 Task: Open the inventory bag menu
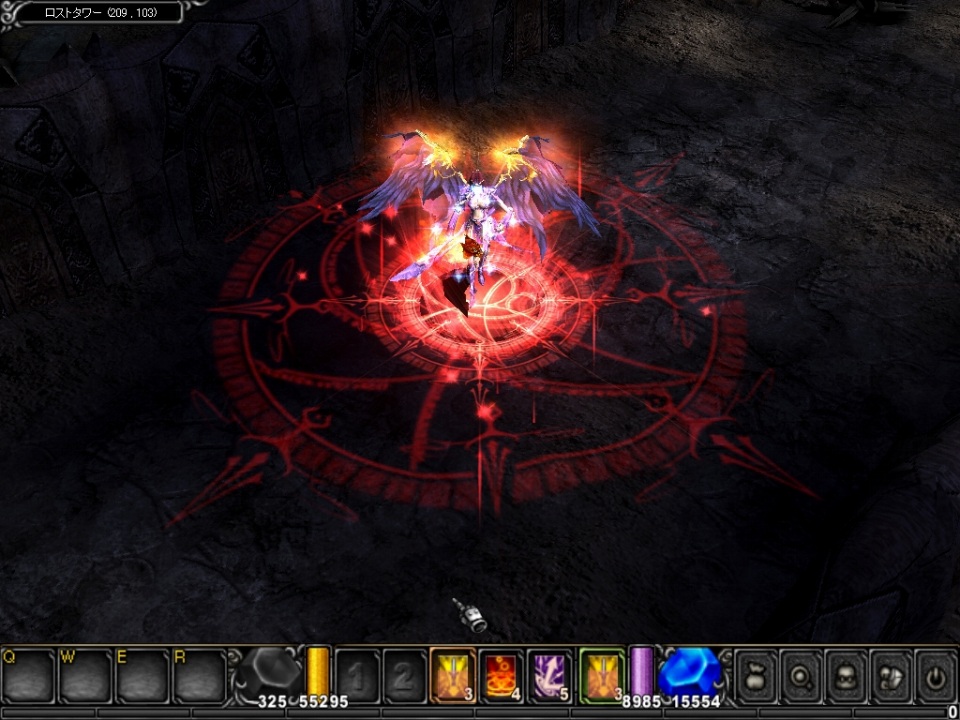tap(757, 676)
